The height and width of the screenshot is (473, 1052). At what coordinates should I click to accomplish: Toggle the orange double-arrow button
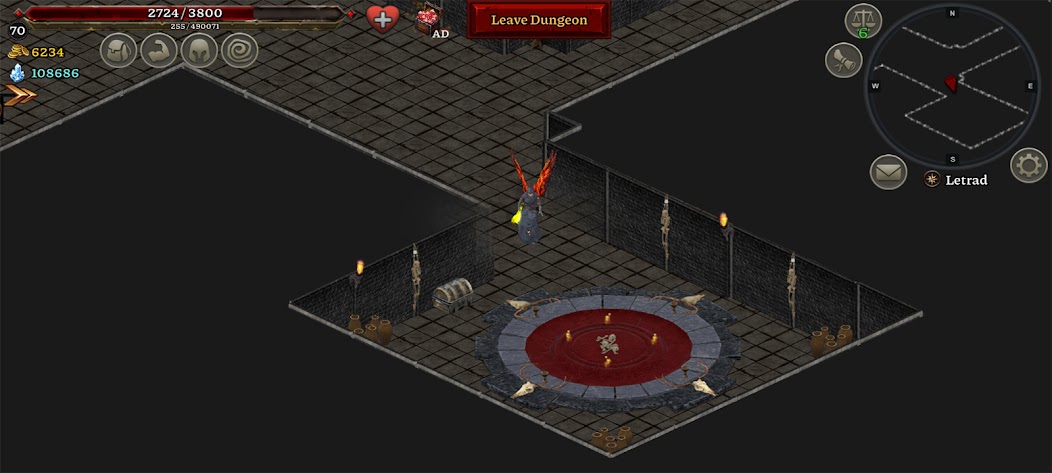pyautogui.click(x=20, y=95)
